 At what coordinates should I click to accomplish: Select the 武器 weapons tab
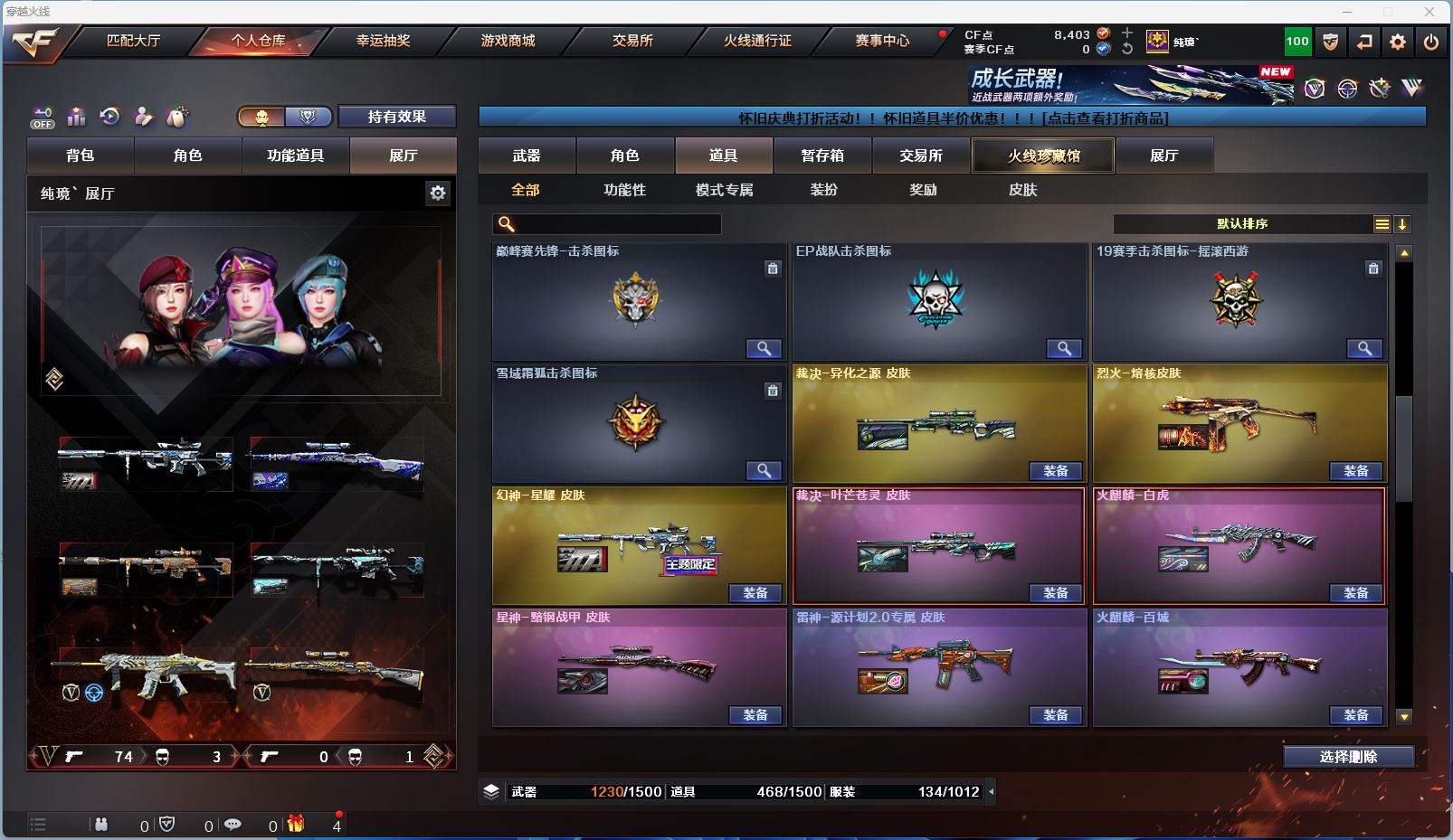coord(527,156)
